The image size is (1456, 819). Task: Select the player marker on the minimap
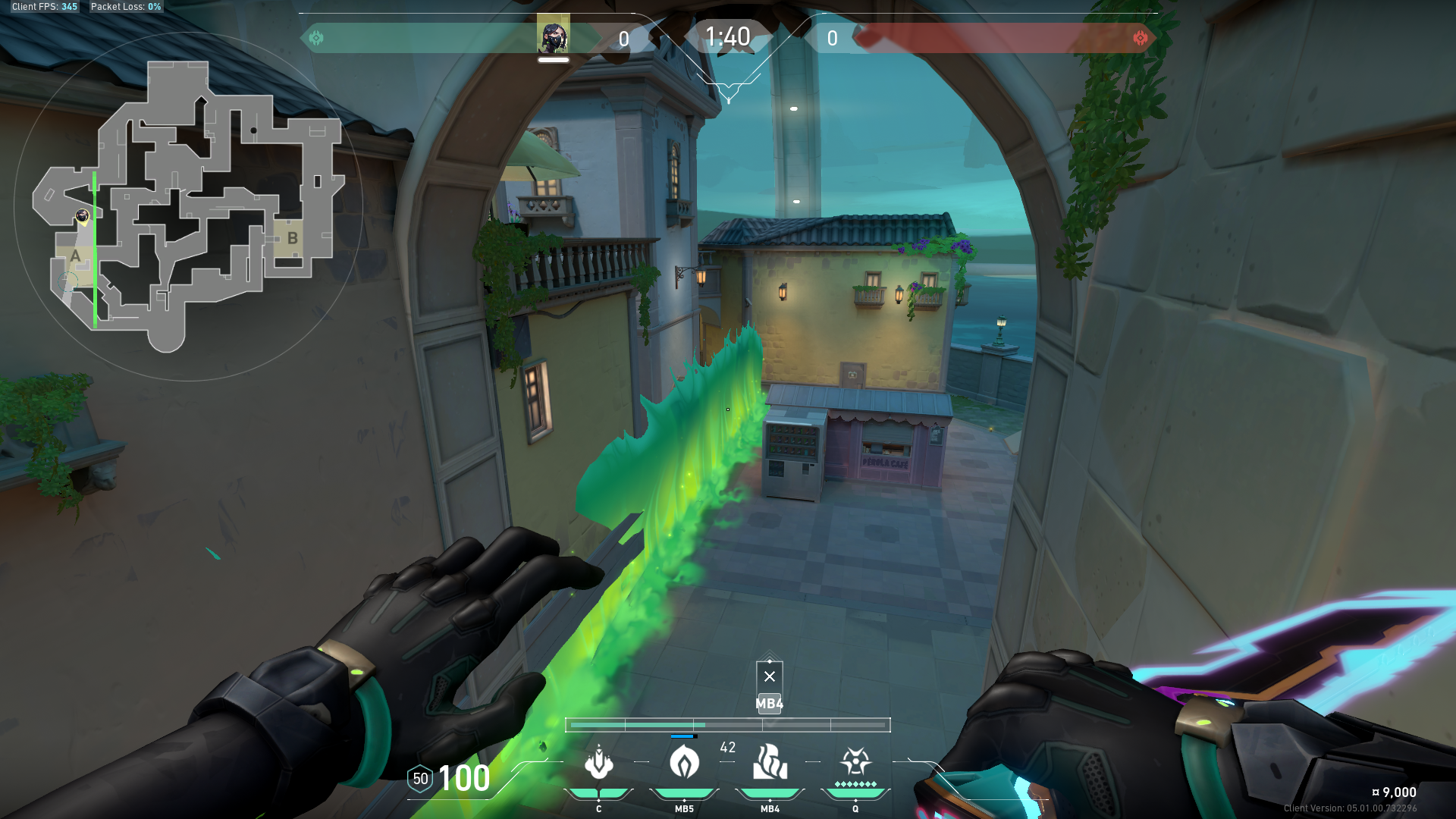point(83,217)
